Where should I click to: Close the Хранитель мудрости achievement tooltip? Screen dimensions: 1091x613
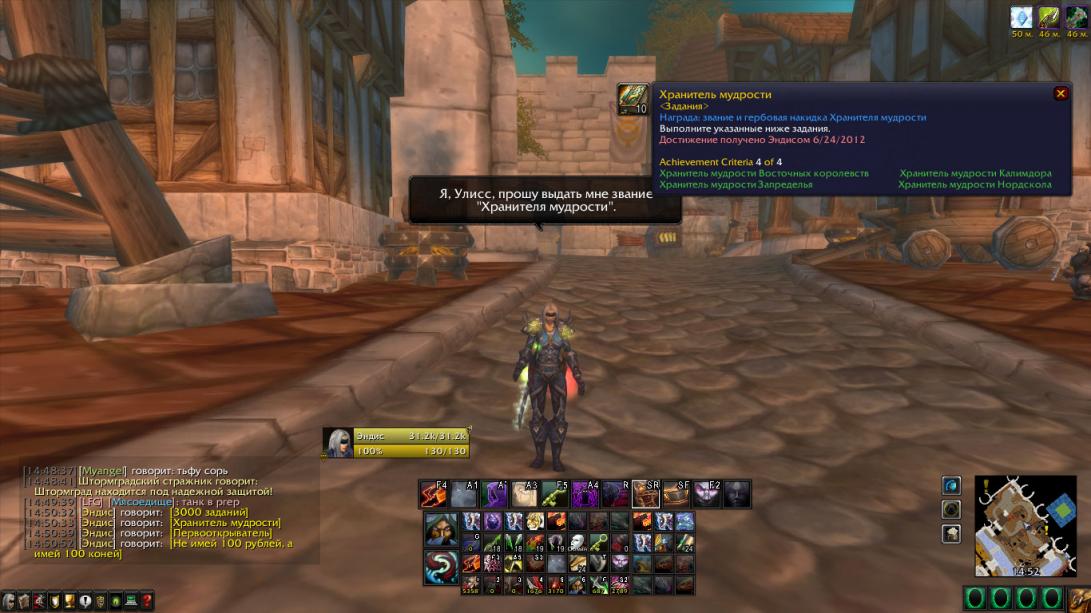pos(1060,93)
